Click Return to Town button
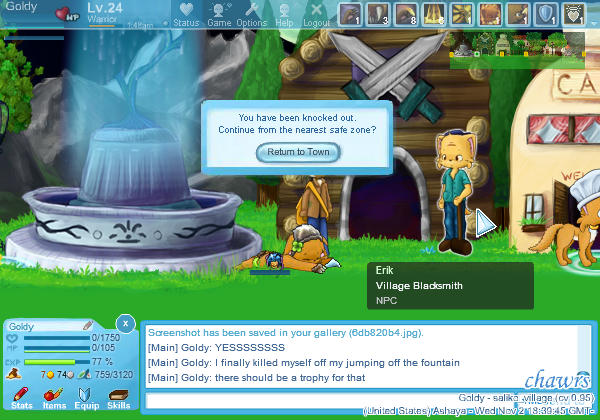Screen dimensions: 600x420 pos(298,152)
